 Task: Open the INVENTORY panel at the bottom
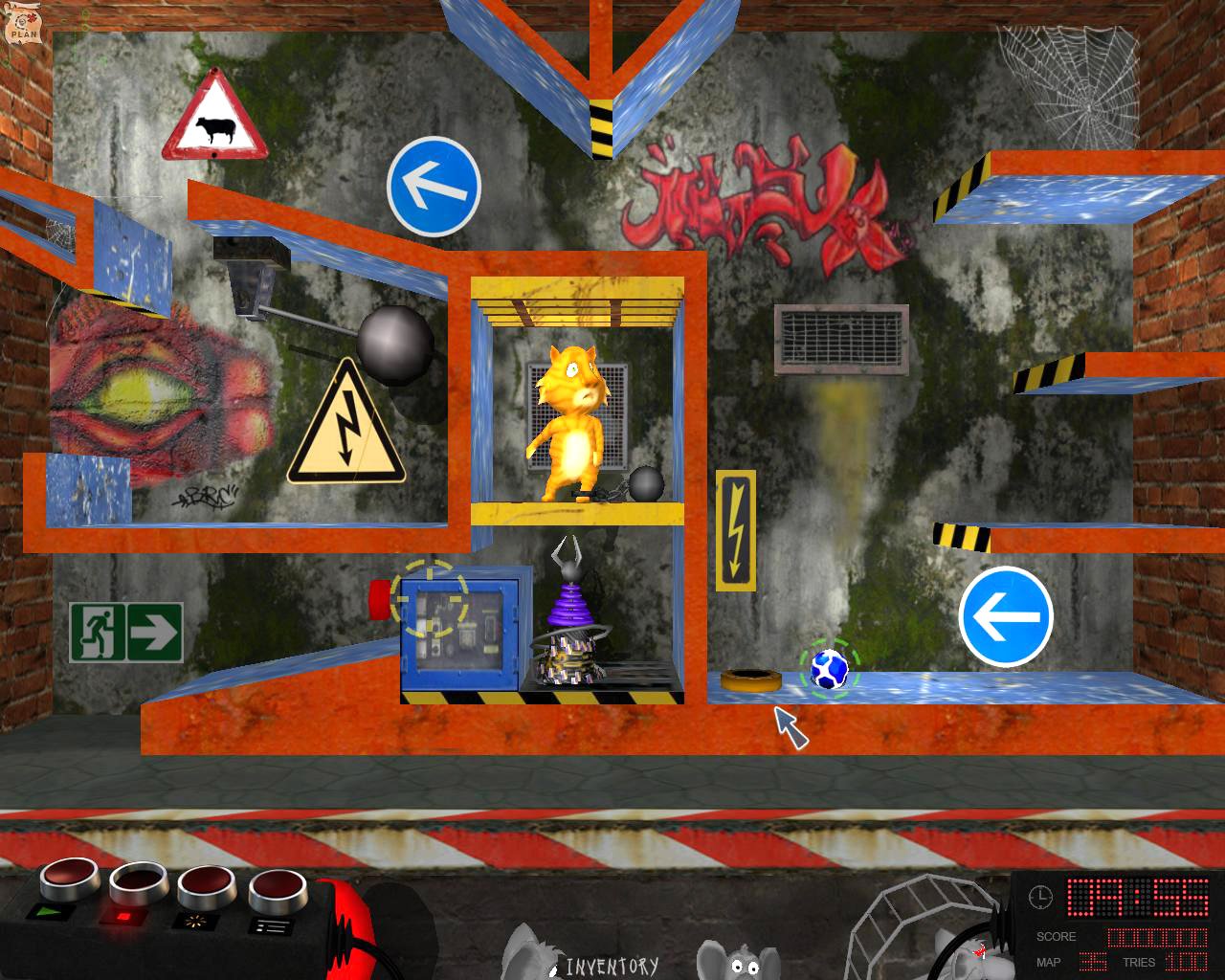coord(612,965)
